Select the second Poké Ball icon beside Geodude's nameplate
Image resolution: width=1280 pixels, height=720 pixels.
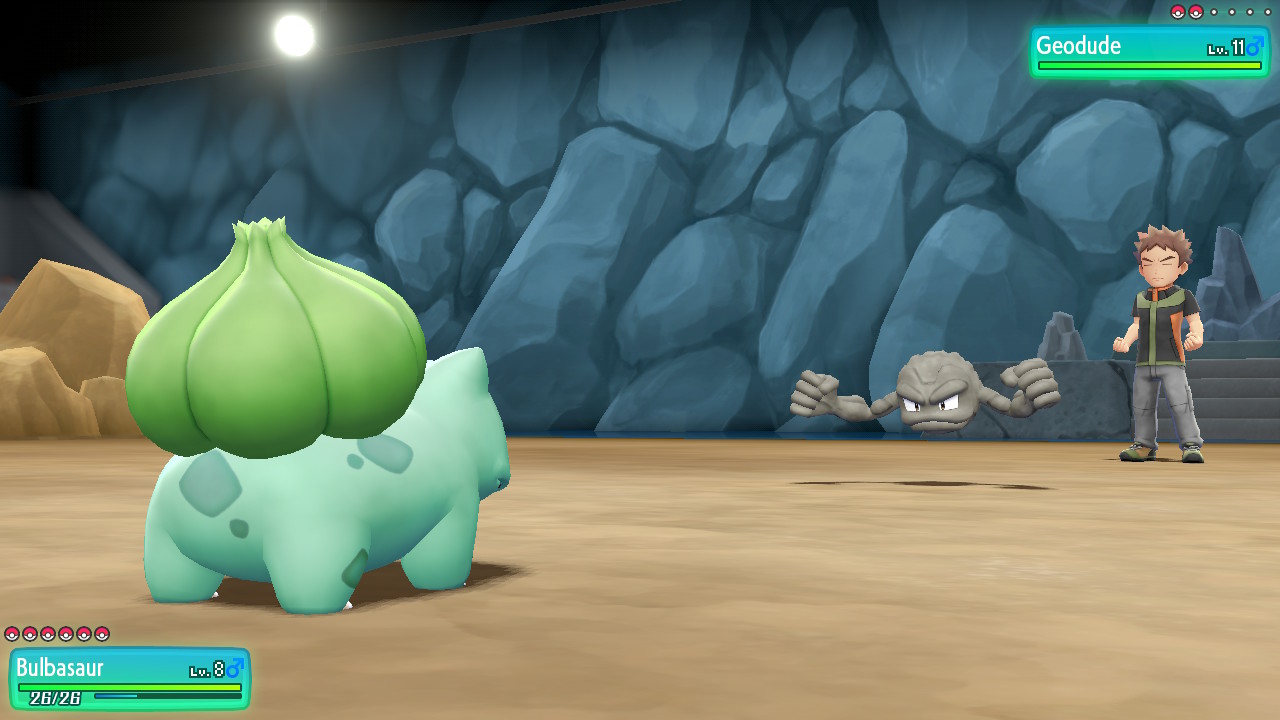coord(1196,12)
